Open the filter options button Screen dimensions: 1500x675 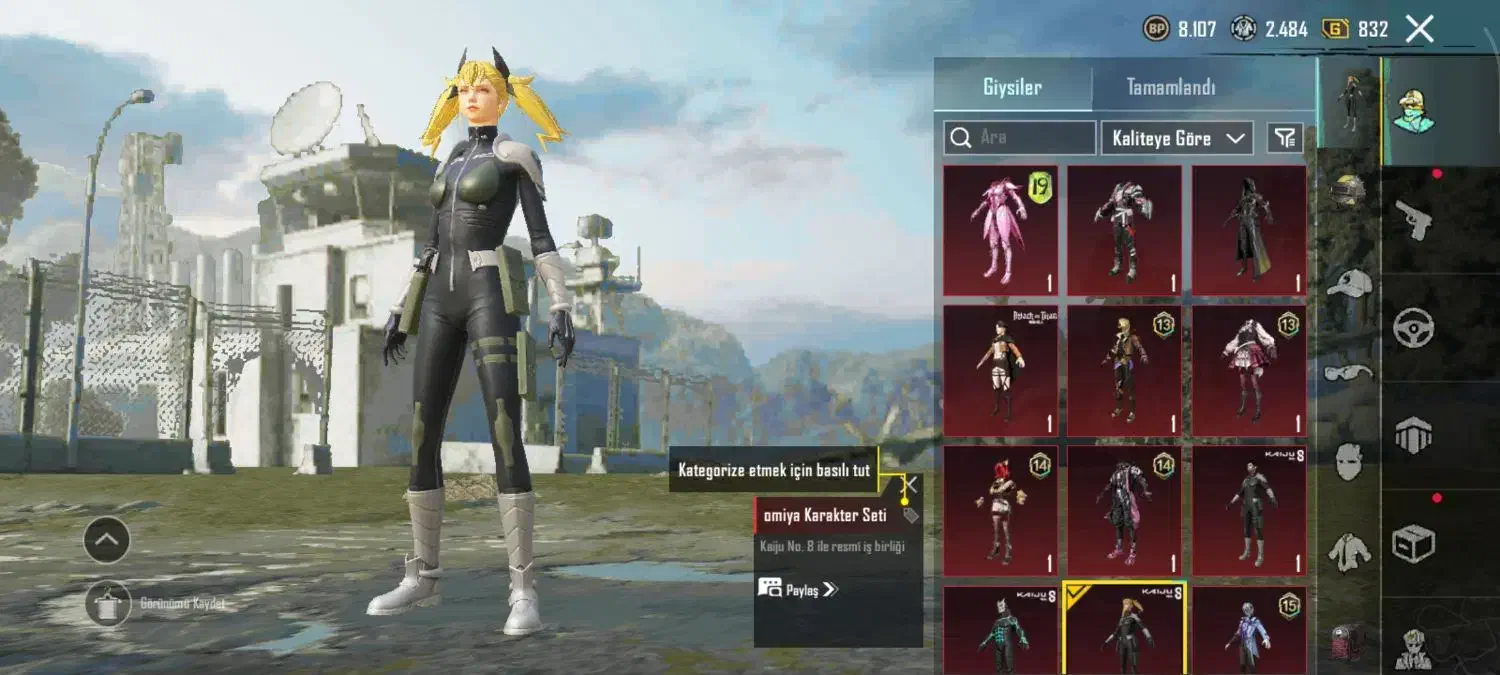point(1284,138)
